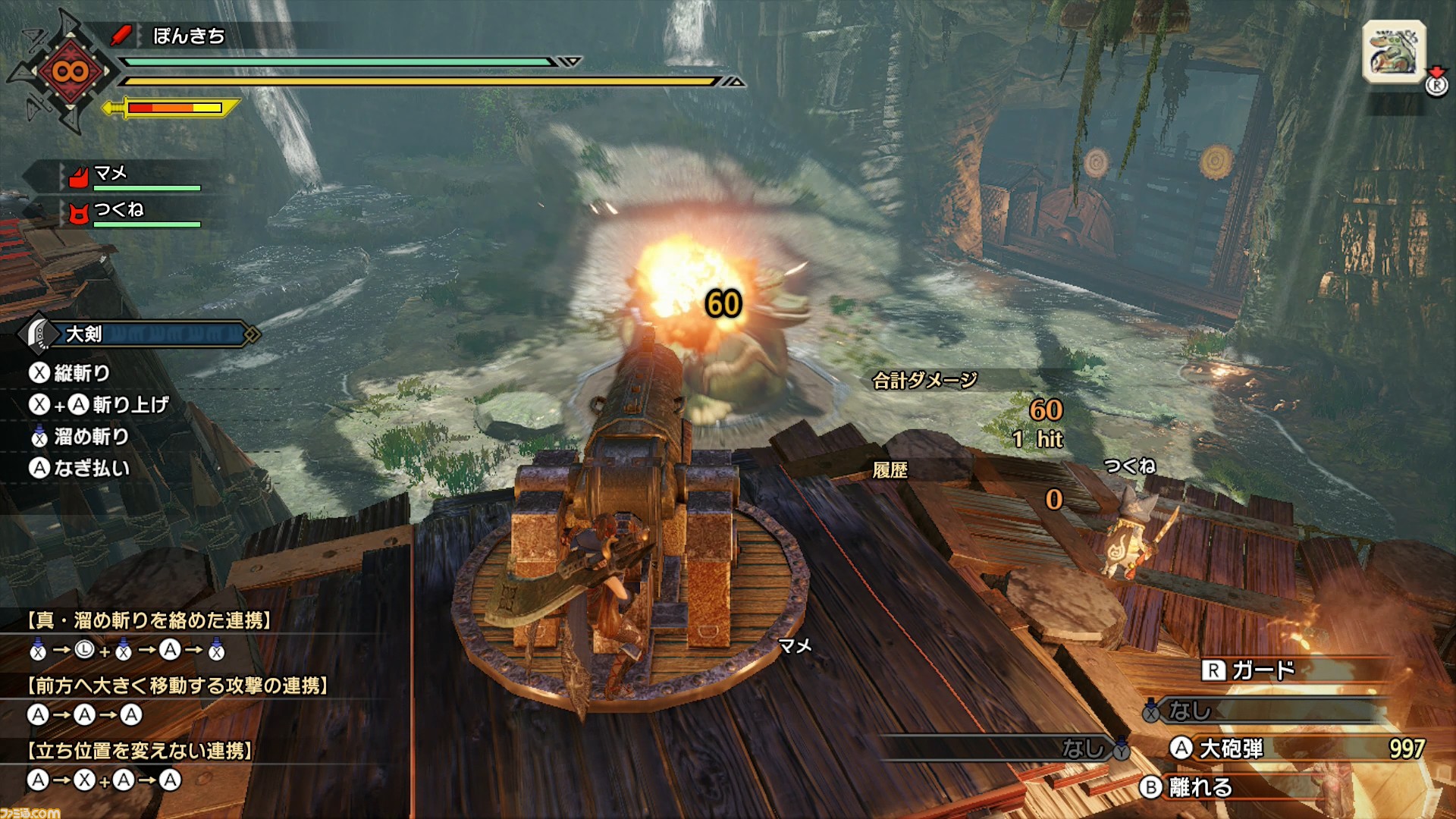Click the red infinity emblem
This screenshot has width=1456, height=819.
(70, 72)
